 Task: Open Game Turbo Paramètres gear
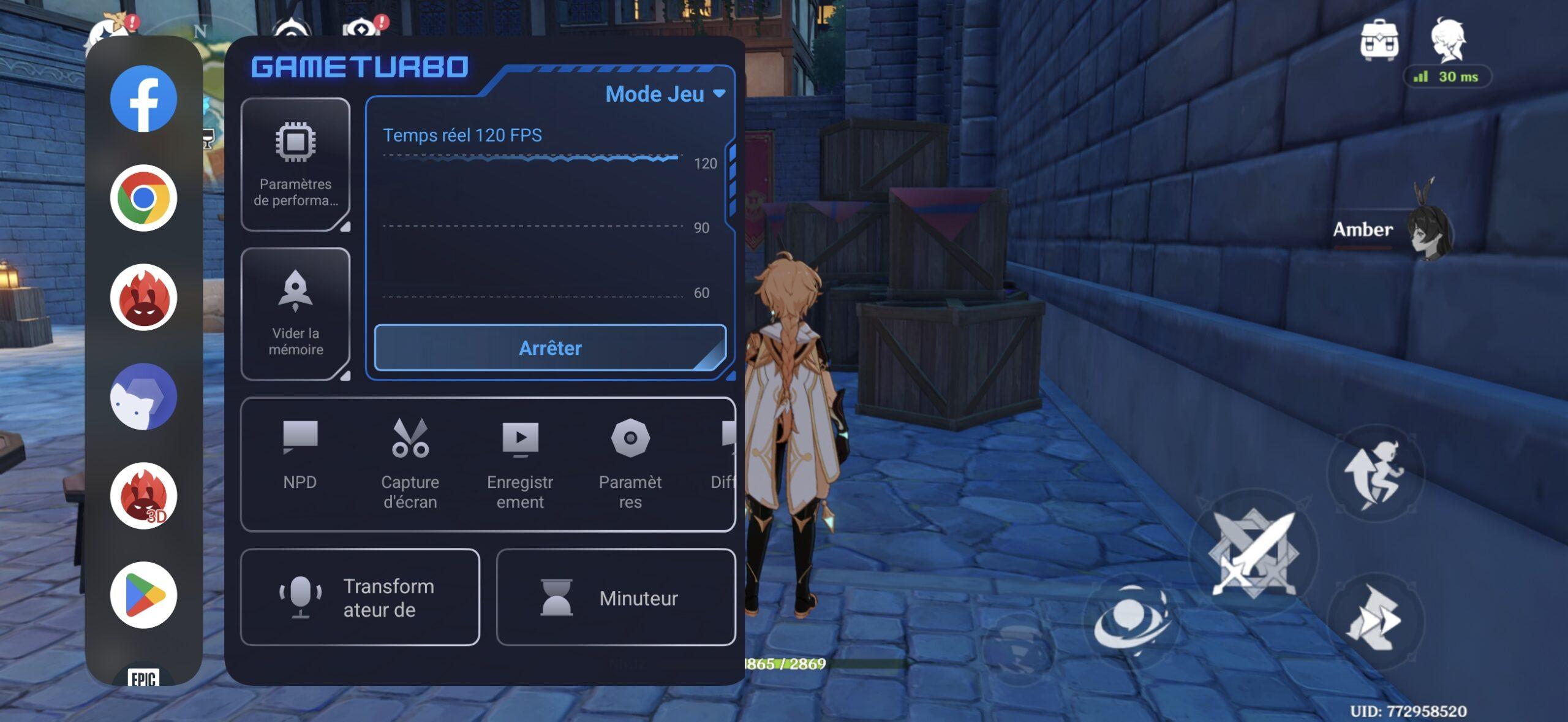click(630, 464)
